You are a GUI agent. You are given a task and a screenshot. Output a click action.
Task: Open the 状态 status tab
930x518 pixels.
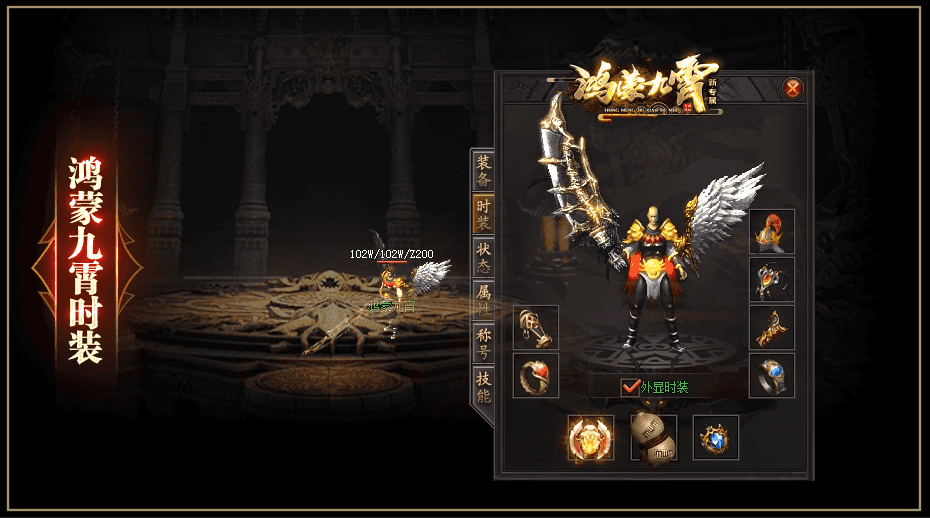484,256
